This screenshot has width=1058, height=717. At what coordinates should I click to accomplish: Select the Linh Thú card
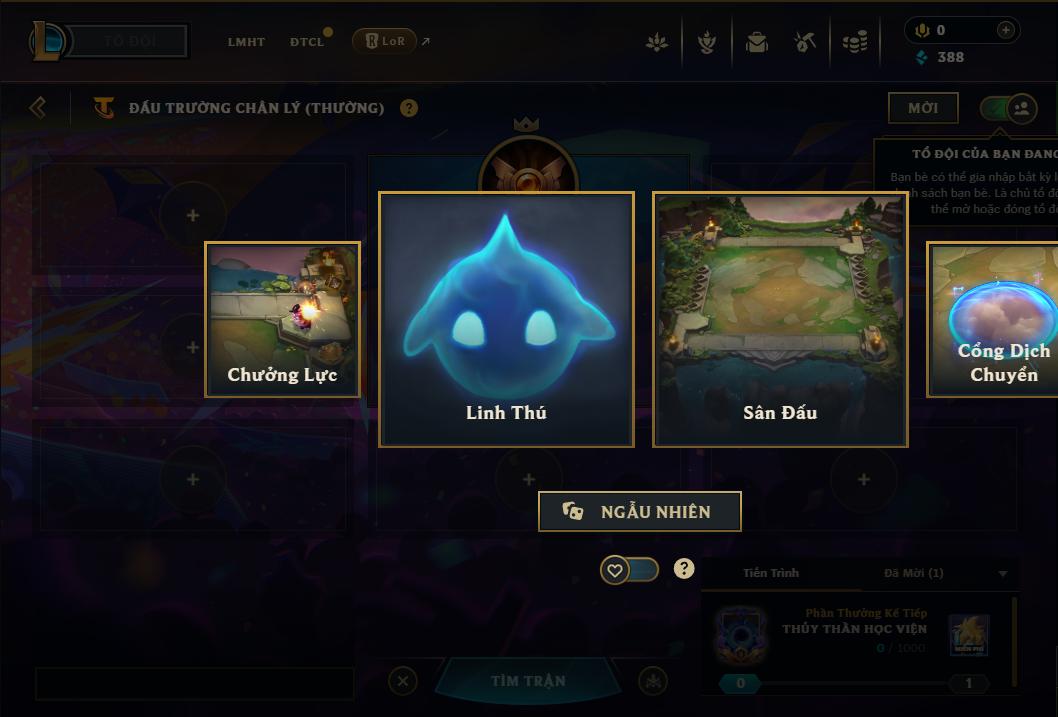point(506,319)
